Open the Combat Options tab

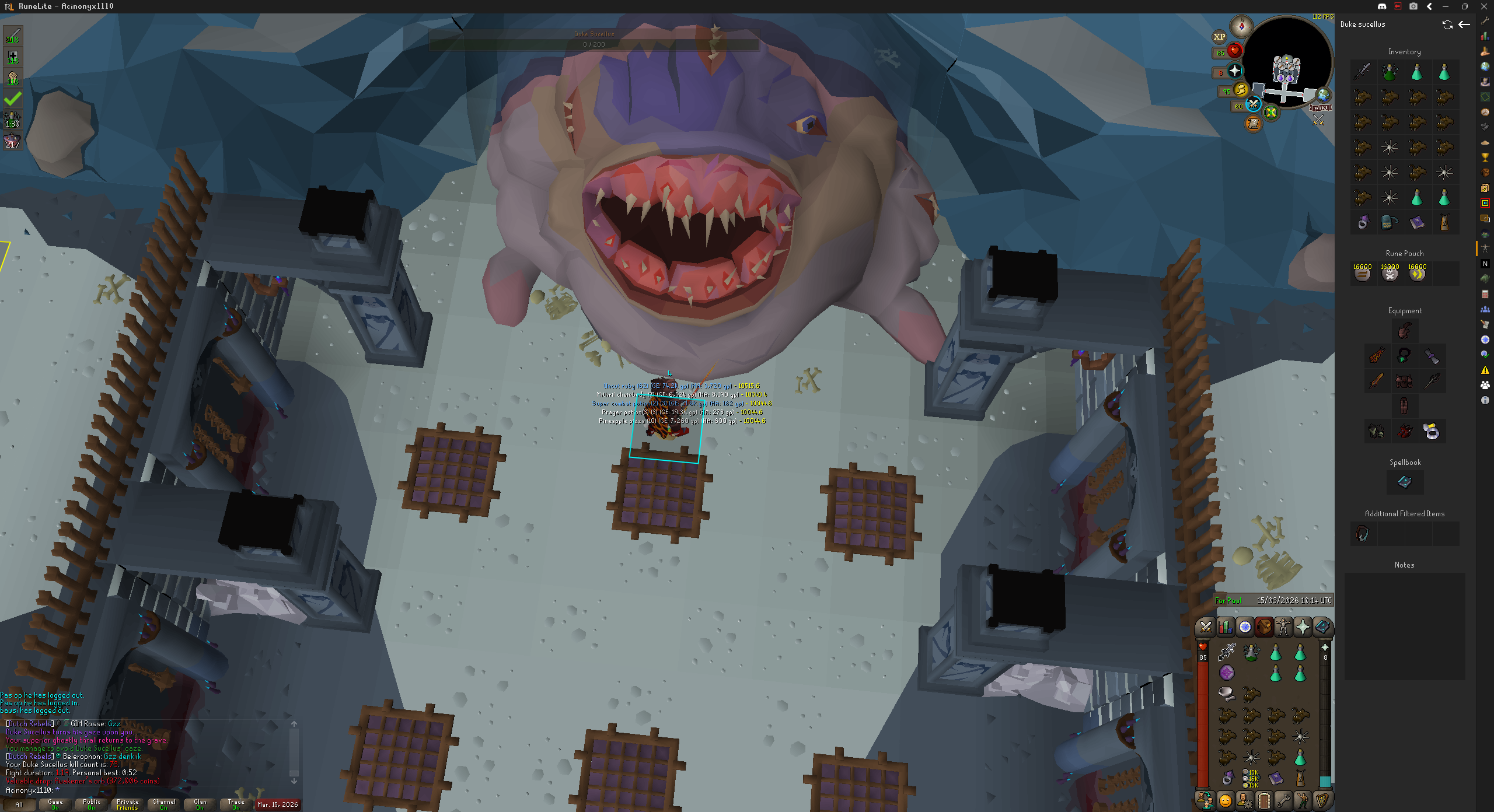(1206, 627)
